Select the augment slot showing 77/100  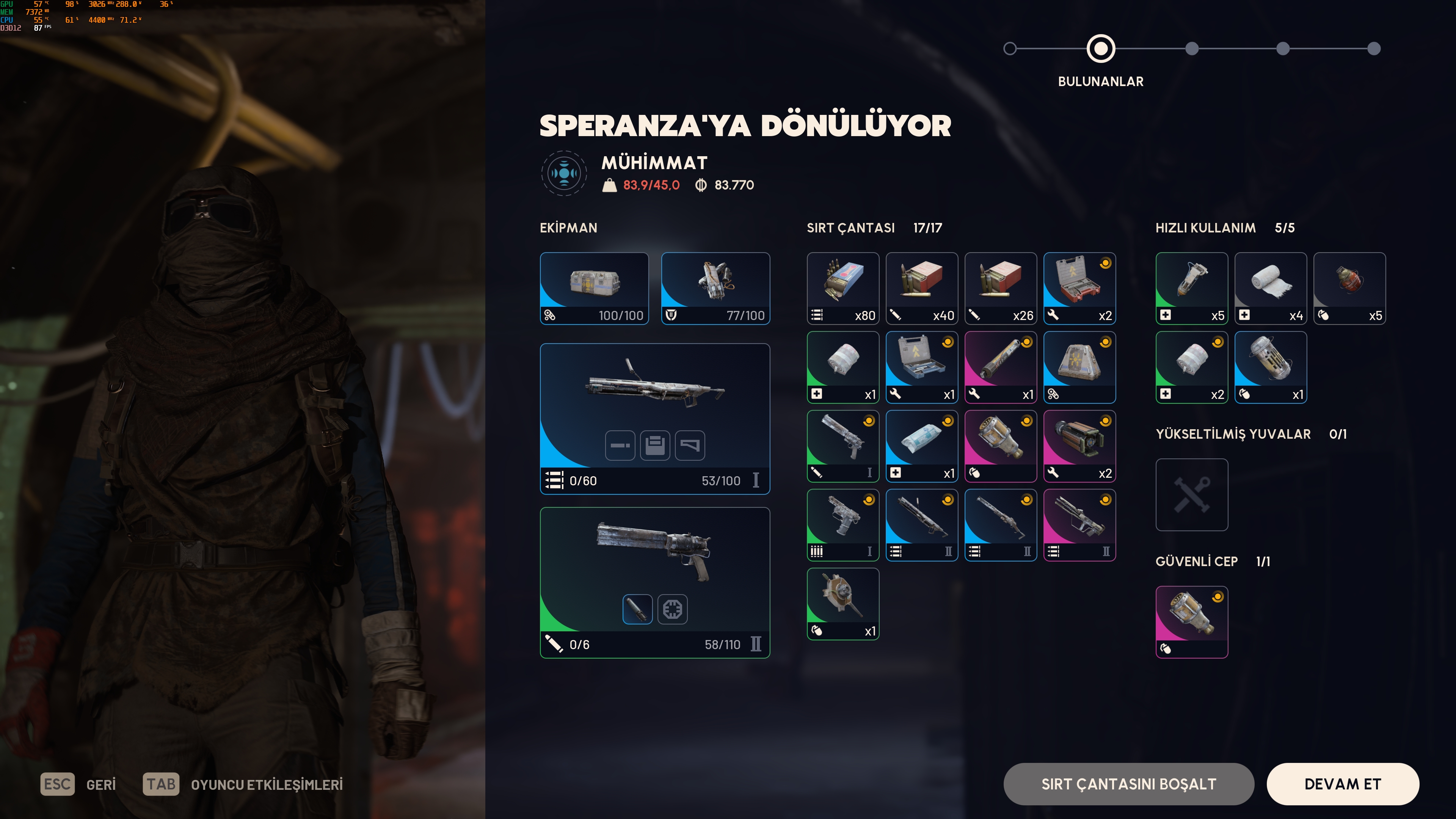tap(715, 288)
